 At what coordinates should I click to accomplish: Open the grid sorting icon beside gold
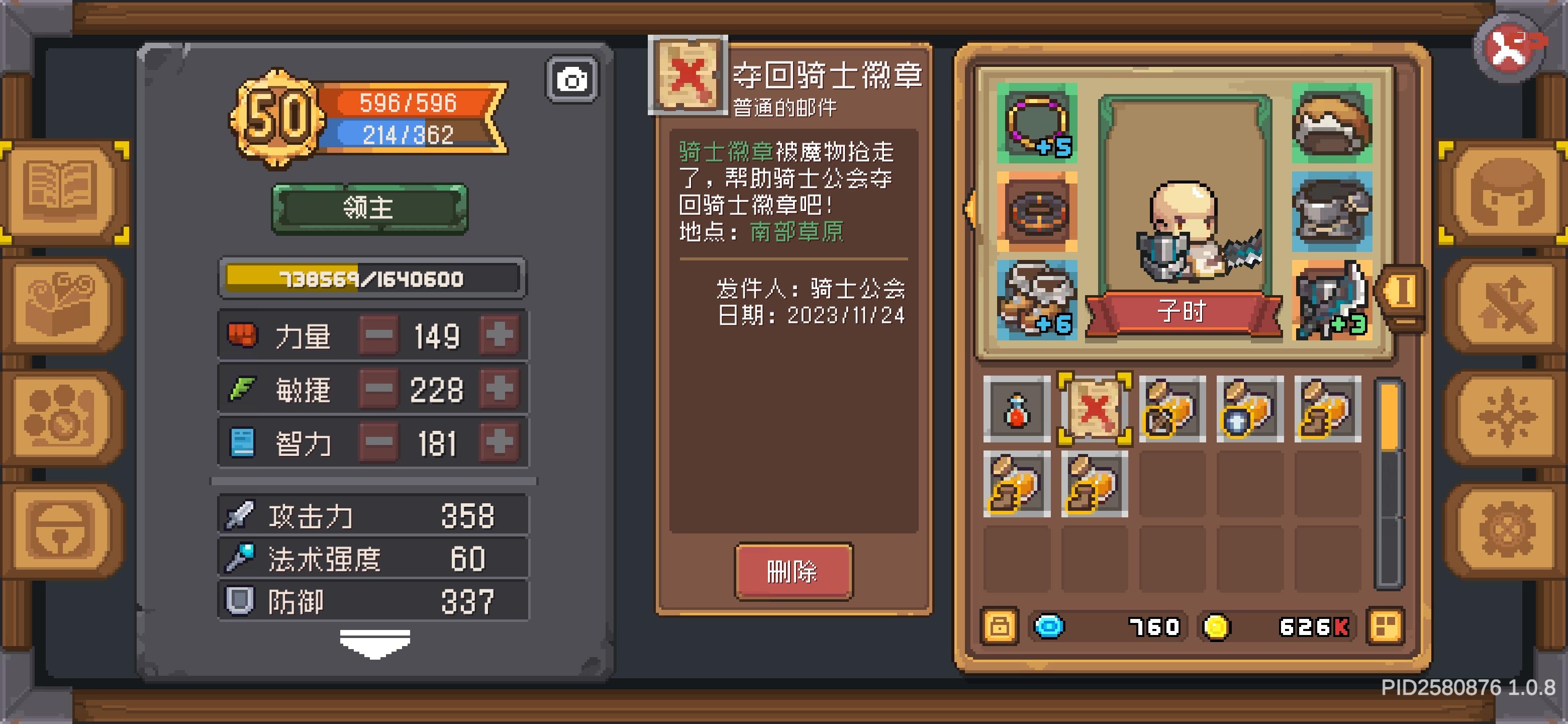click(1386, 627)
